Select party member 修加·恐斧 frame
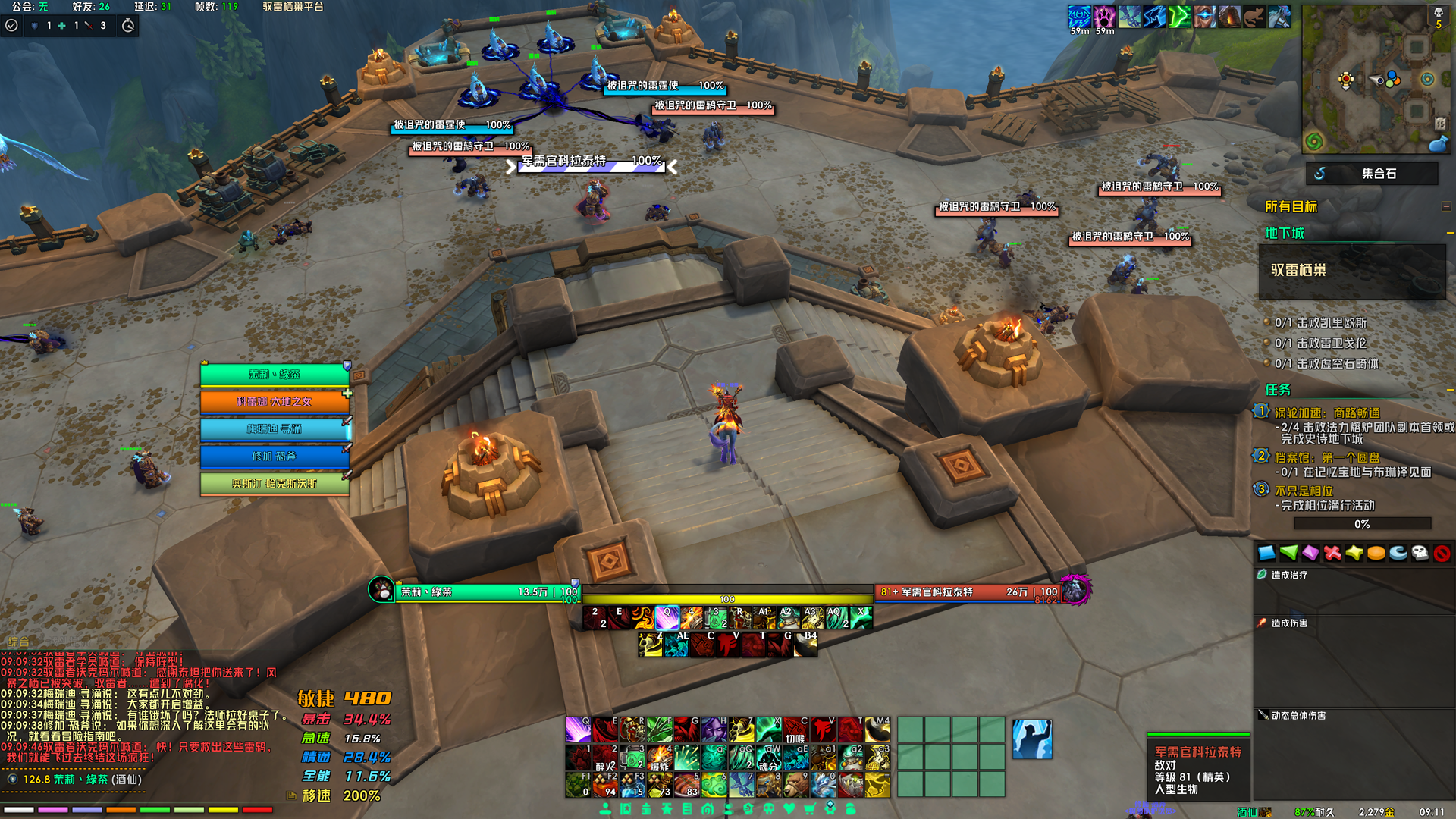 pyautogui.click(x=274, y=457)
